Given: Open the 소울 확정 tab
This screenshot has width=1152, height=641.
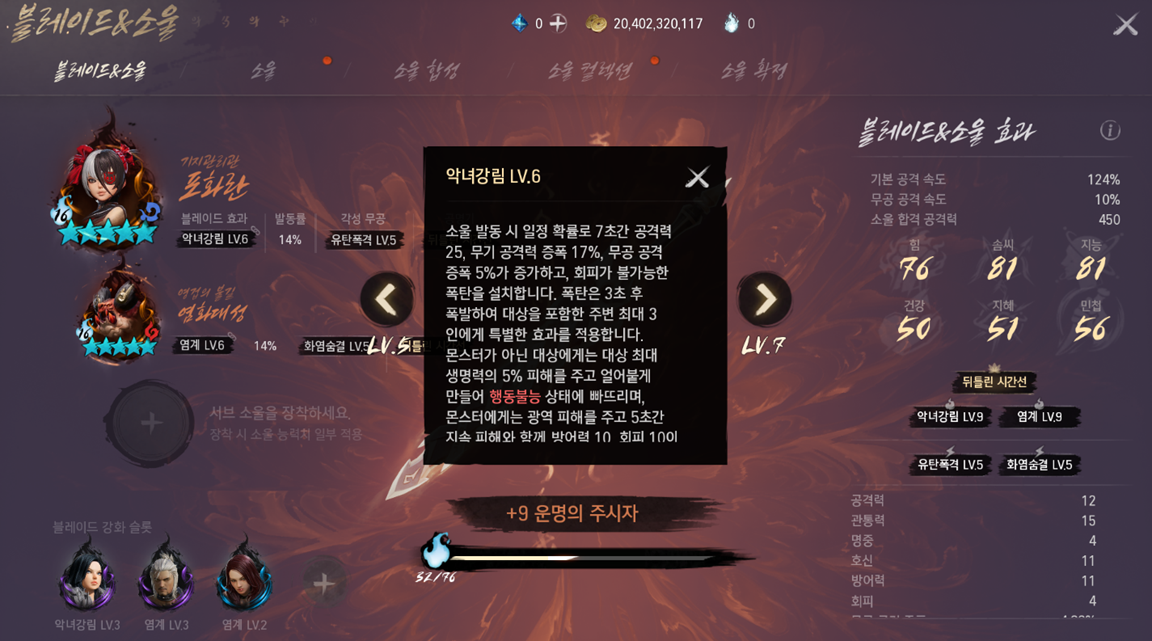Looking at the screenshot, I should [x=753, y=71].
